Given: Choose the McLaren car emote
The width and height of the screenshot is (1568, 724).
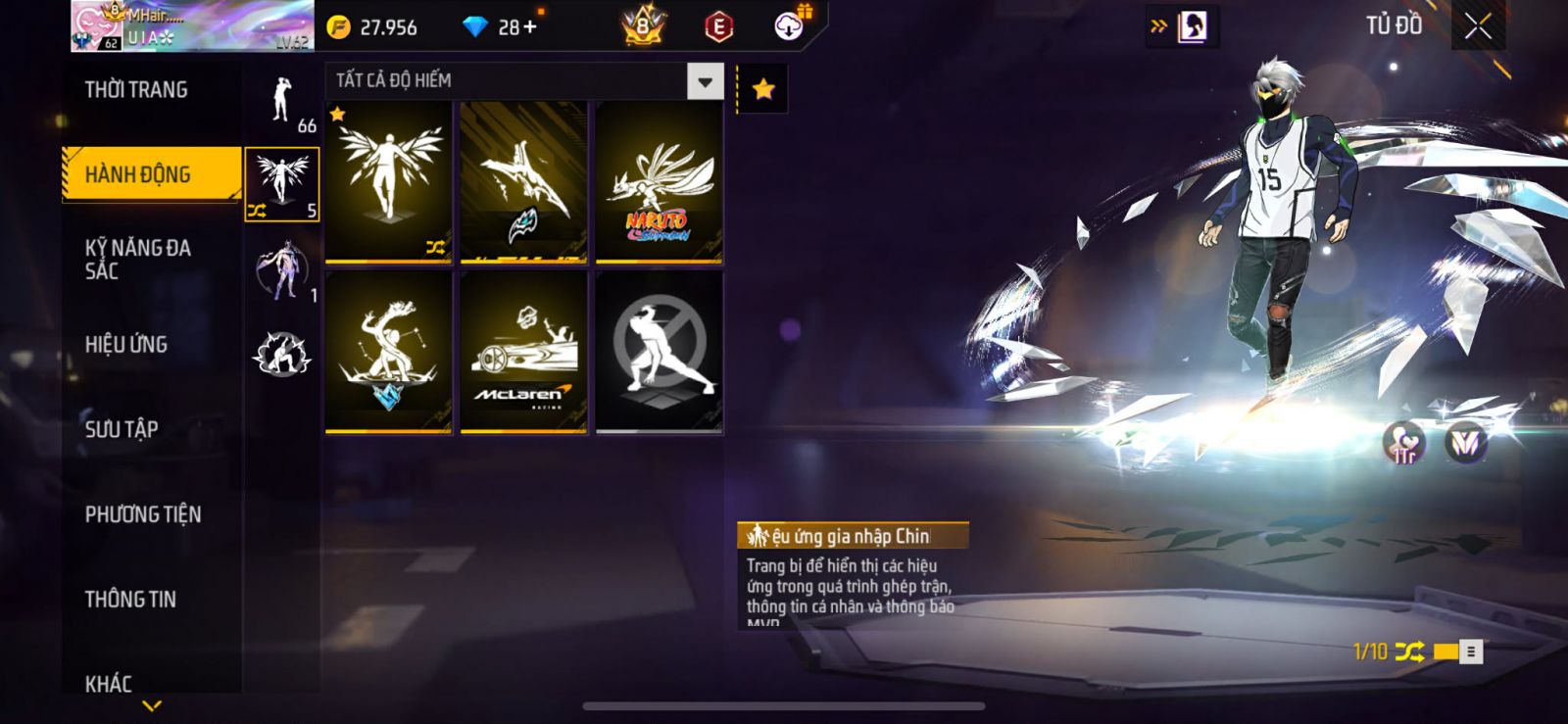Looking at the screenshot, I should (x=524, y=353).
